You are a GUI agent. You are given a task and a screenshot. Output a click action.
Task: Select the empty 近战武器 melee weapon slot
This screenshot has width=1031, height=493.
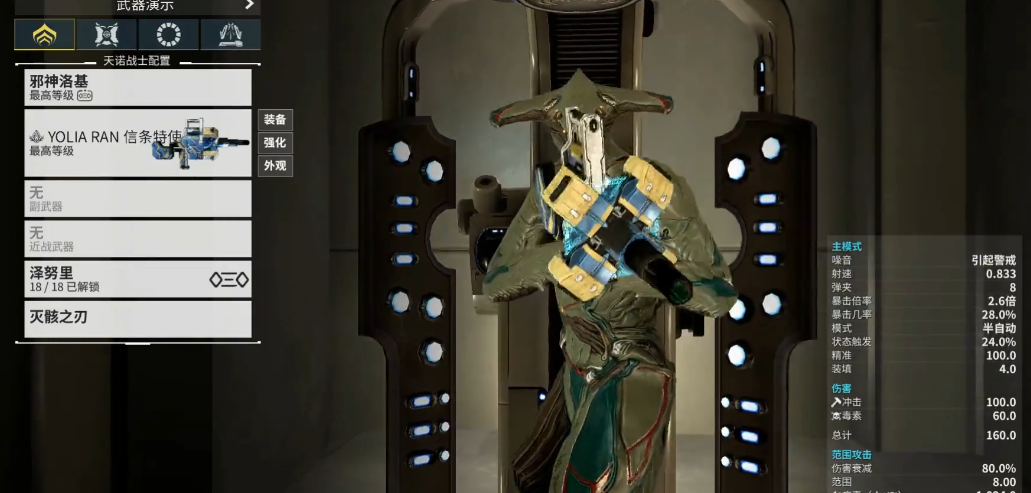coord(137,238)
